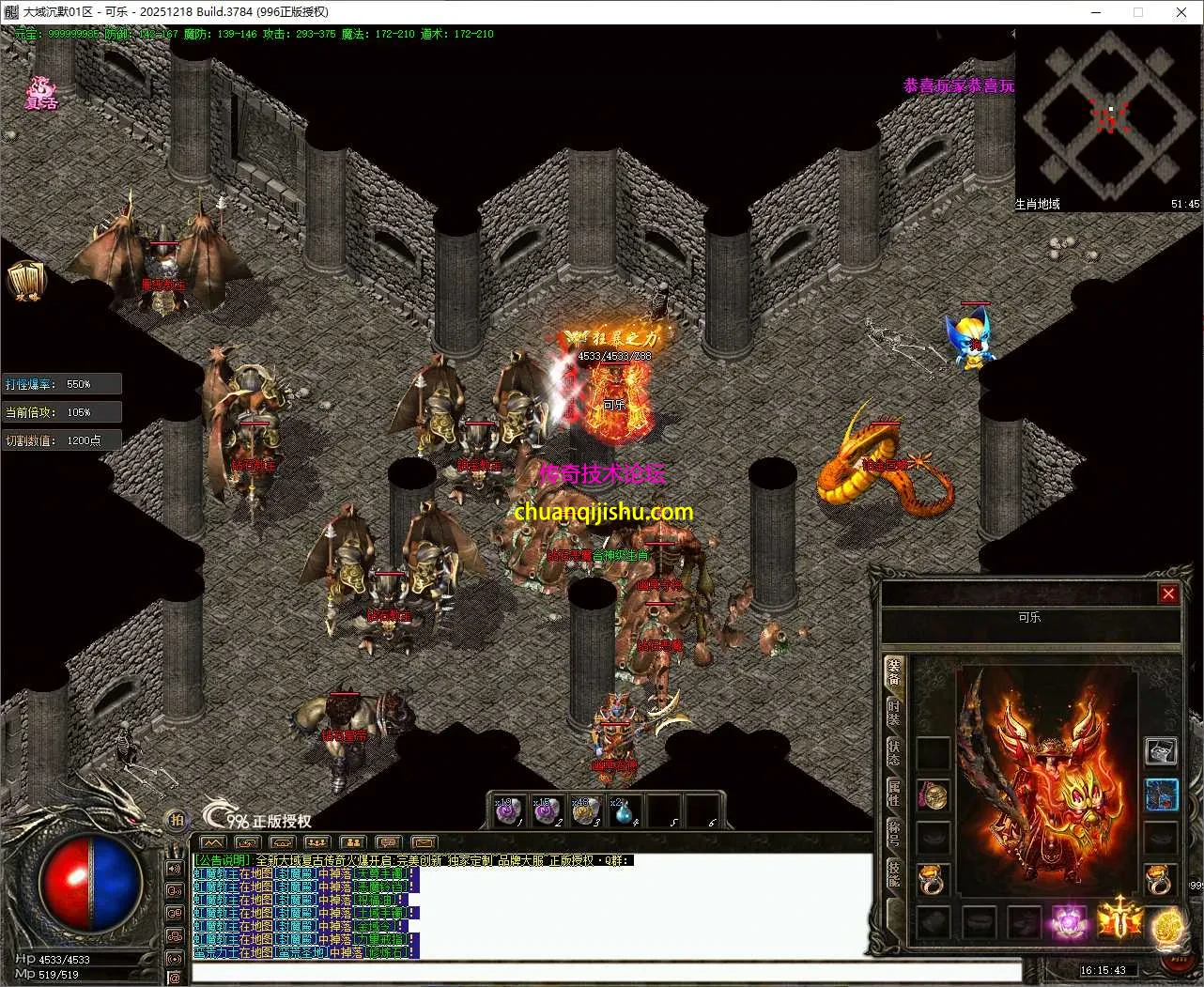
Task: Click the glowing golden orb slot
Action: [x=1167, y=924]
